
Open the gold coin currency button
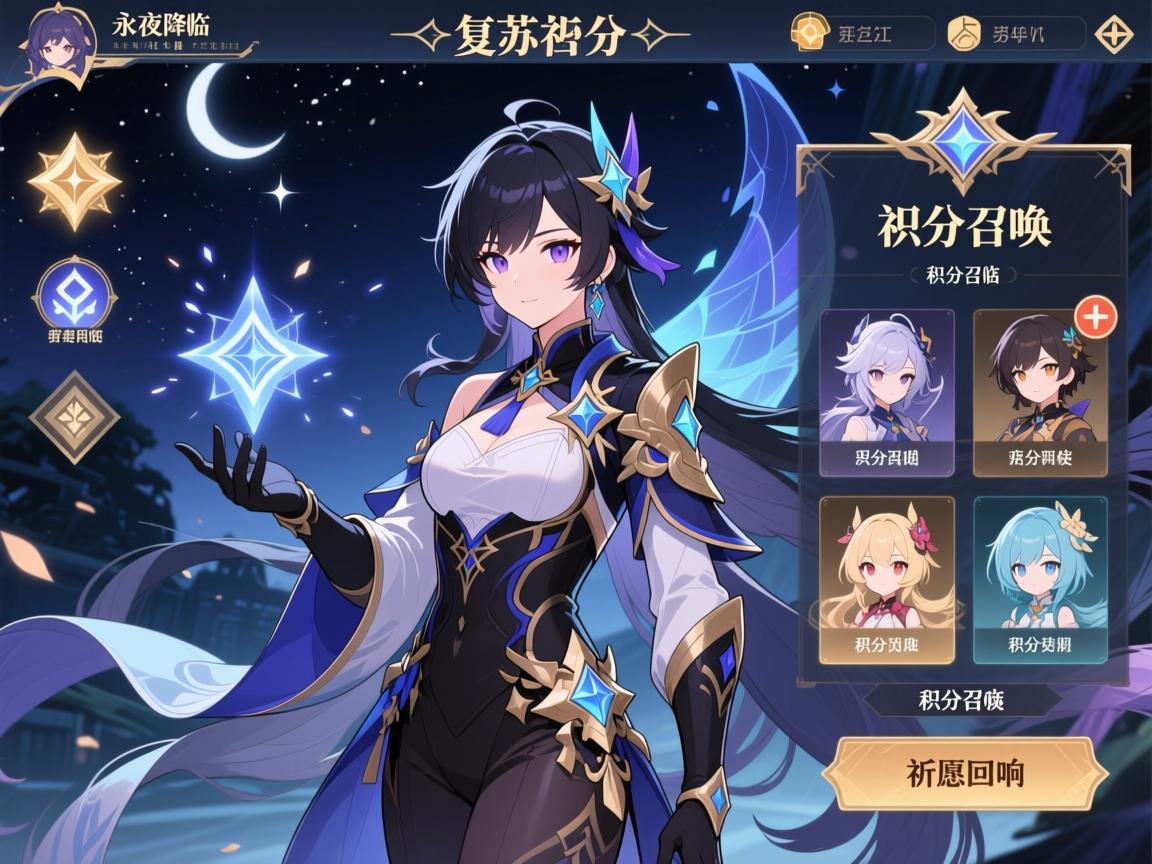(x=862, y=33)
